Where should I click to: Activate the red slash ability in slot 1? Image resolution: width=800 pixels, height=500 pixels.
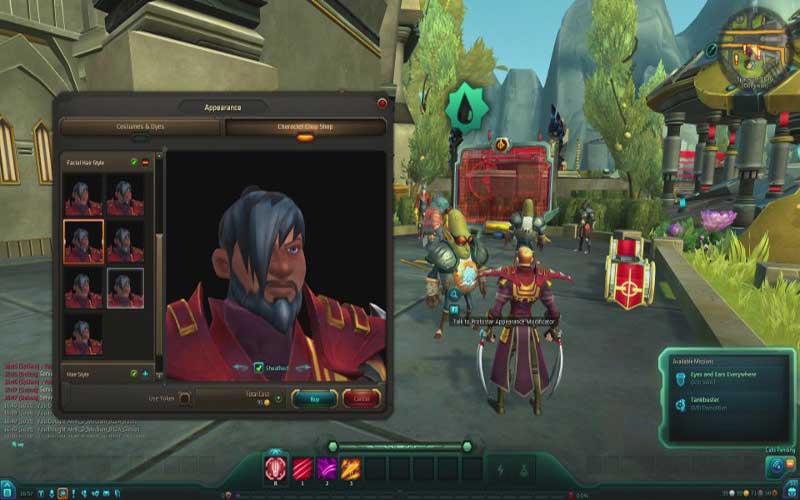[x=301, y=467]
